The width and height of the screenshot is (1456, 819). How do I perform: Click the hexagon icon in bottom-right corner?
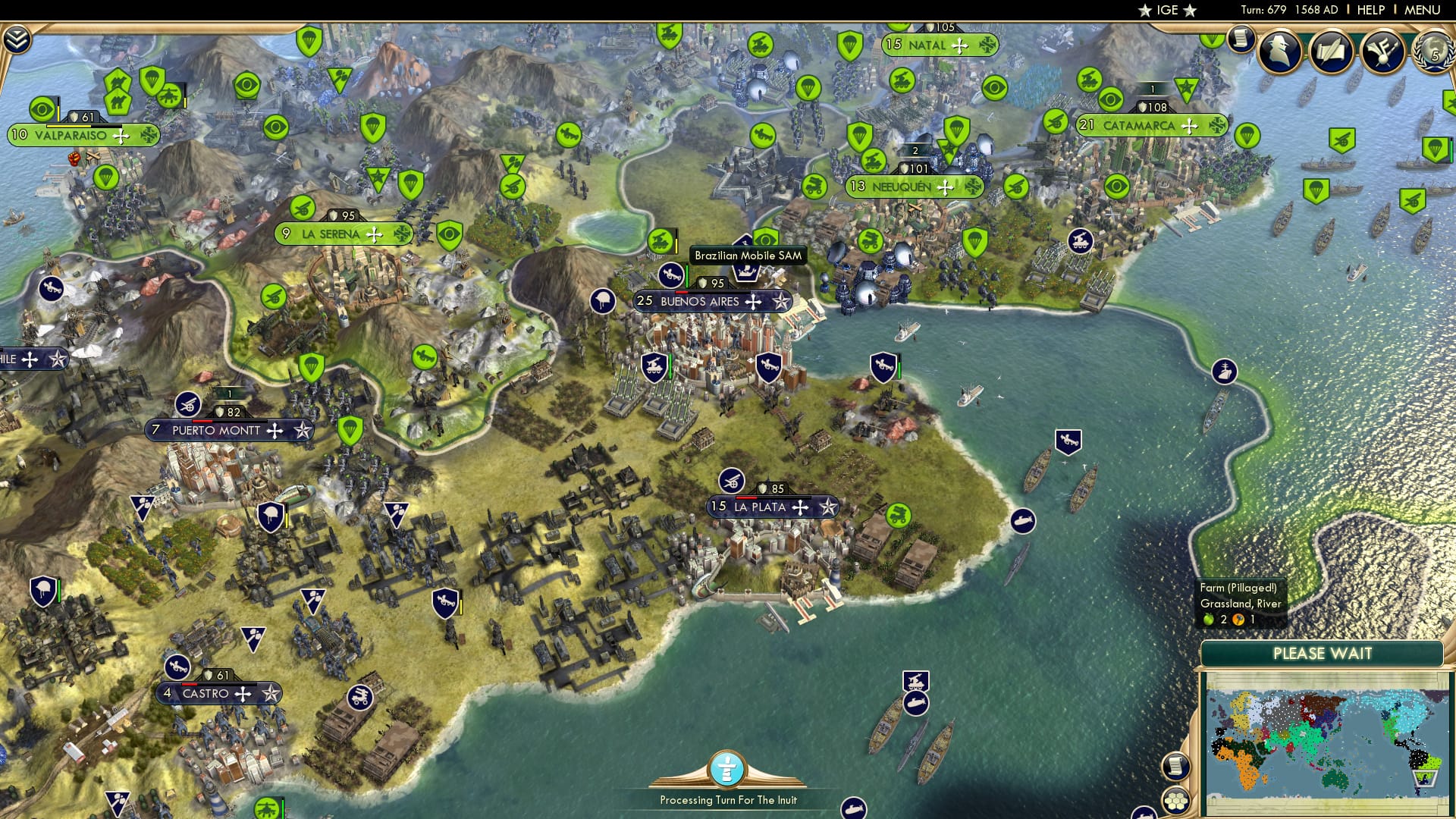pyautogui.click(x=1176, y=800)
